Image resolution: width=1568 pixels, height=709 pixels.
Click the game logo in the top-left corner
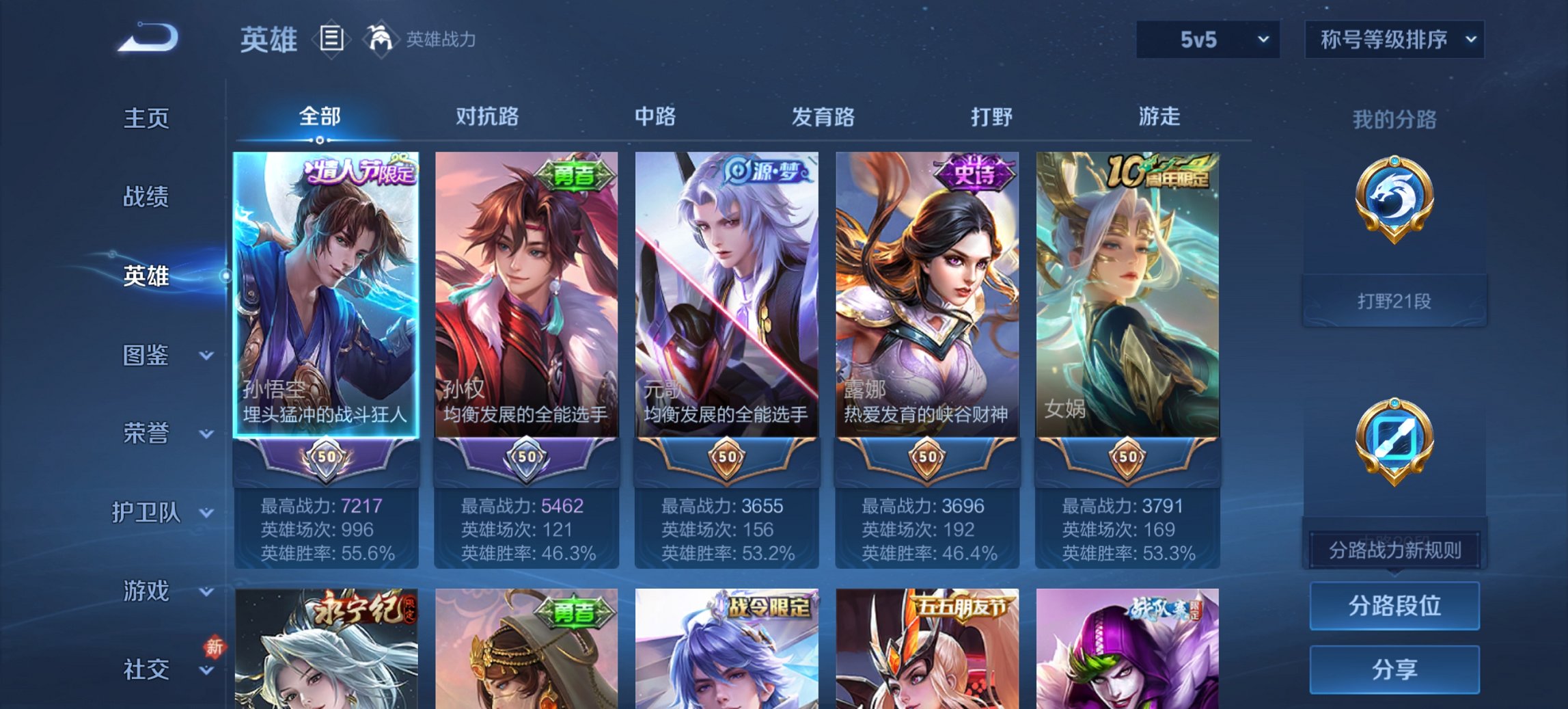tap(147, 38)
